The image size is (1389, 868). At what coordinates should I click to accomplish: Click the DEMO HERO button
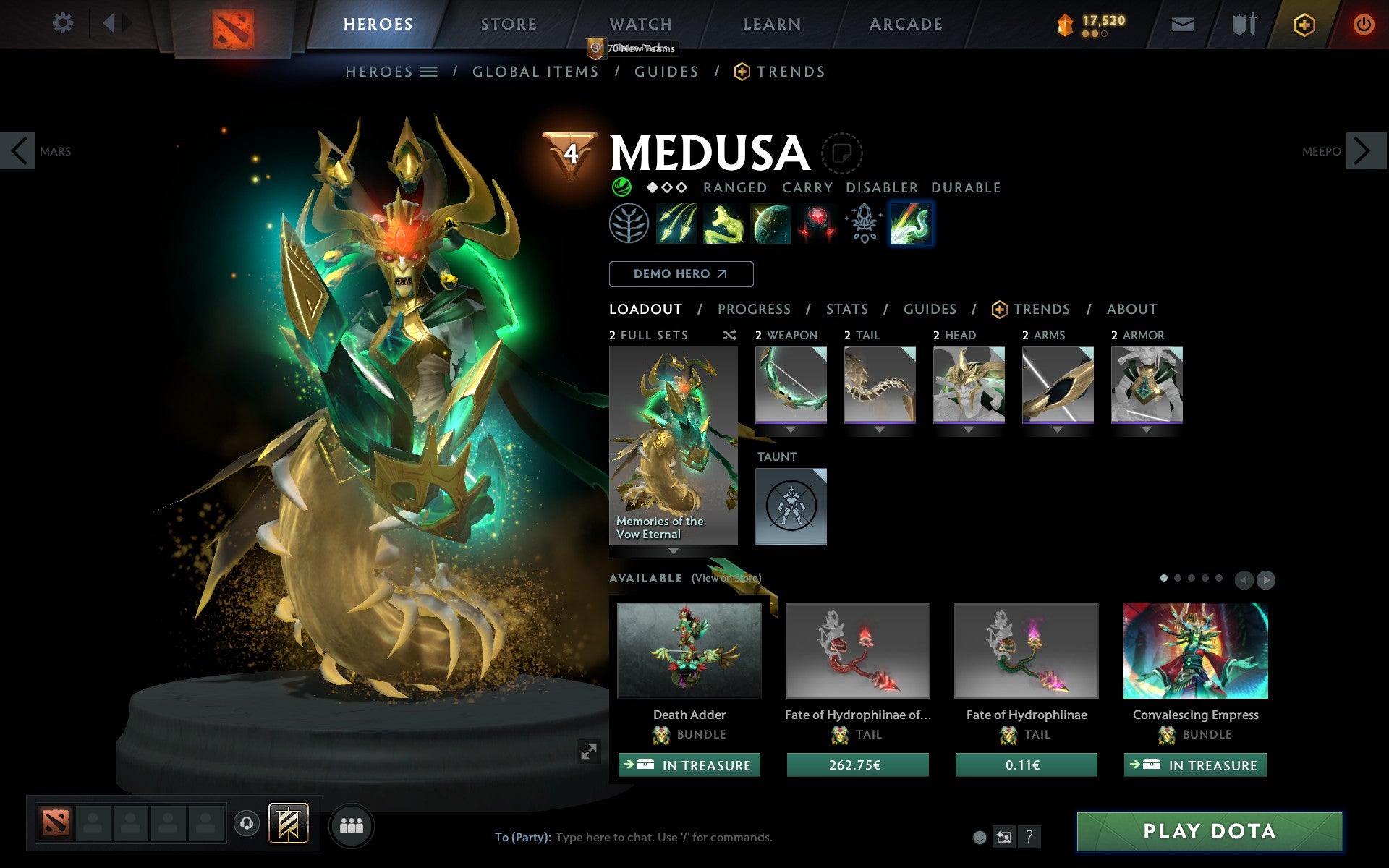tap(681, 274)
